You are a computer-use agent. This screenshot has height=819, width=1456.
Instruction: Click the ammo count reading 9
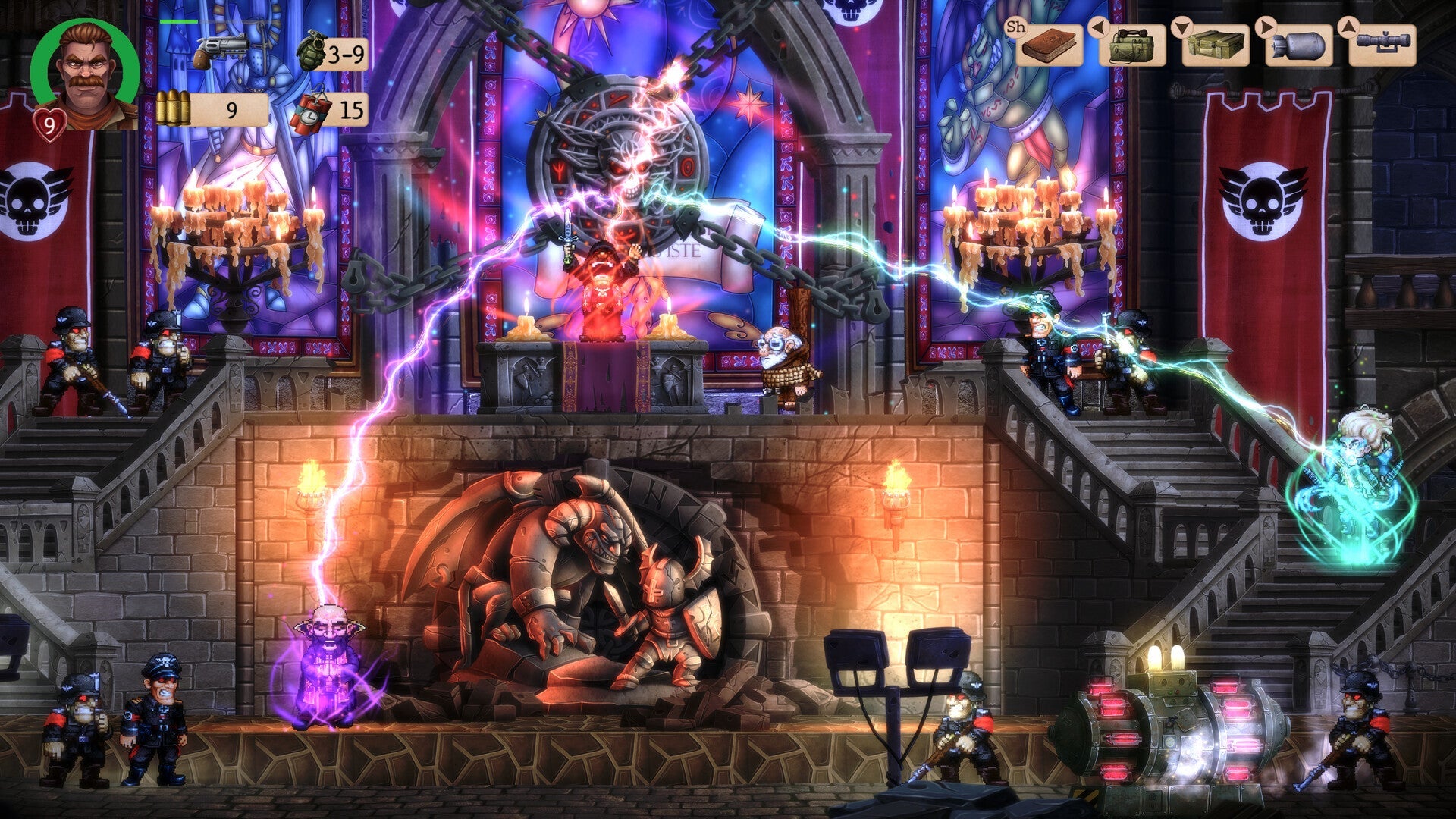233,112
